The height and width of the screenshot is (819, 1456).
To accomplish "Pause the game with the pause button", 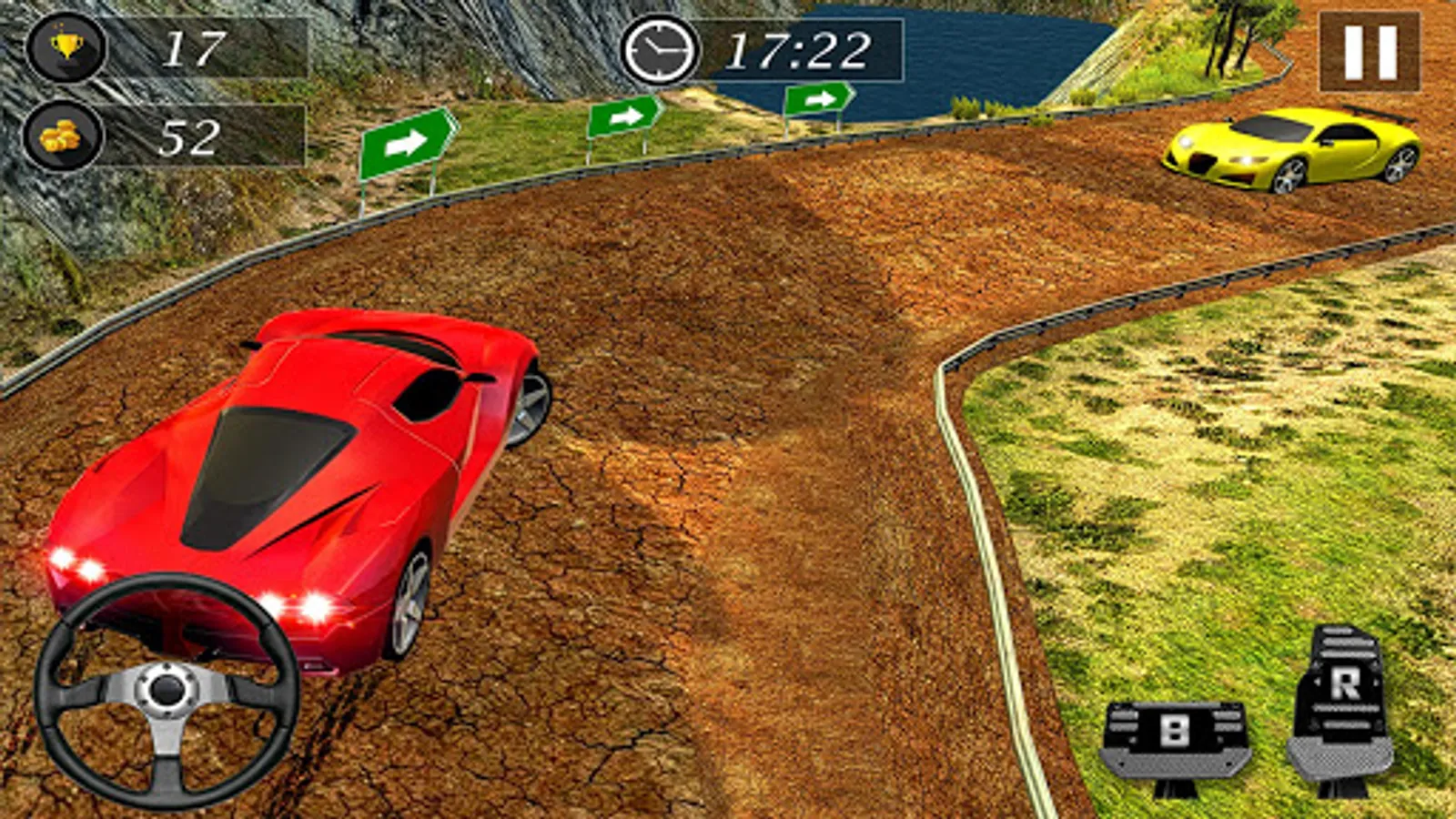I will tap(1370, 52).
